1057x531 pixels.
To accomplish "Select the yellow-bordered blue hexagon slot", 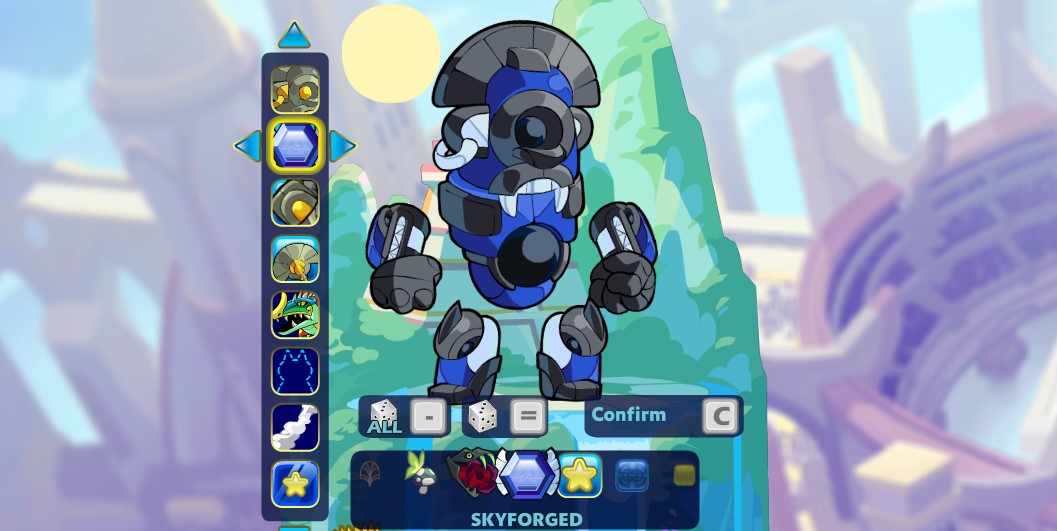I will pos(295,146).
